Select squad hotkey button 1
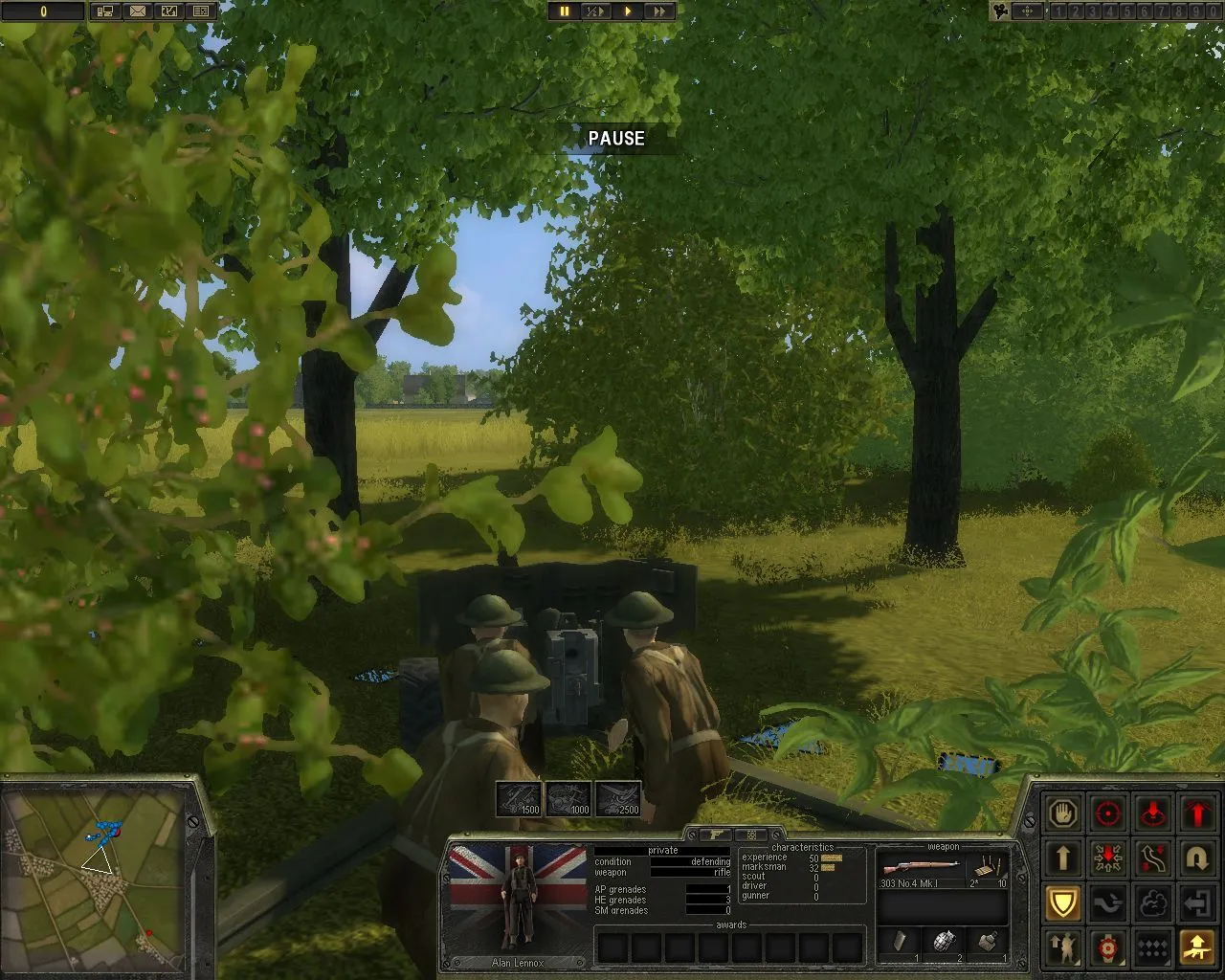 coord(1058,11)
